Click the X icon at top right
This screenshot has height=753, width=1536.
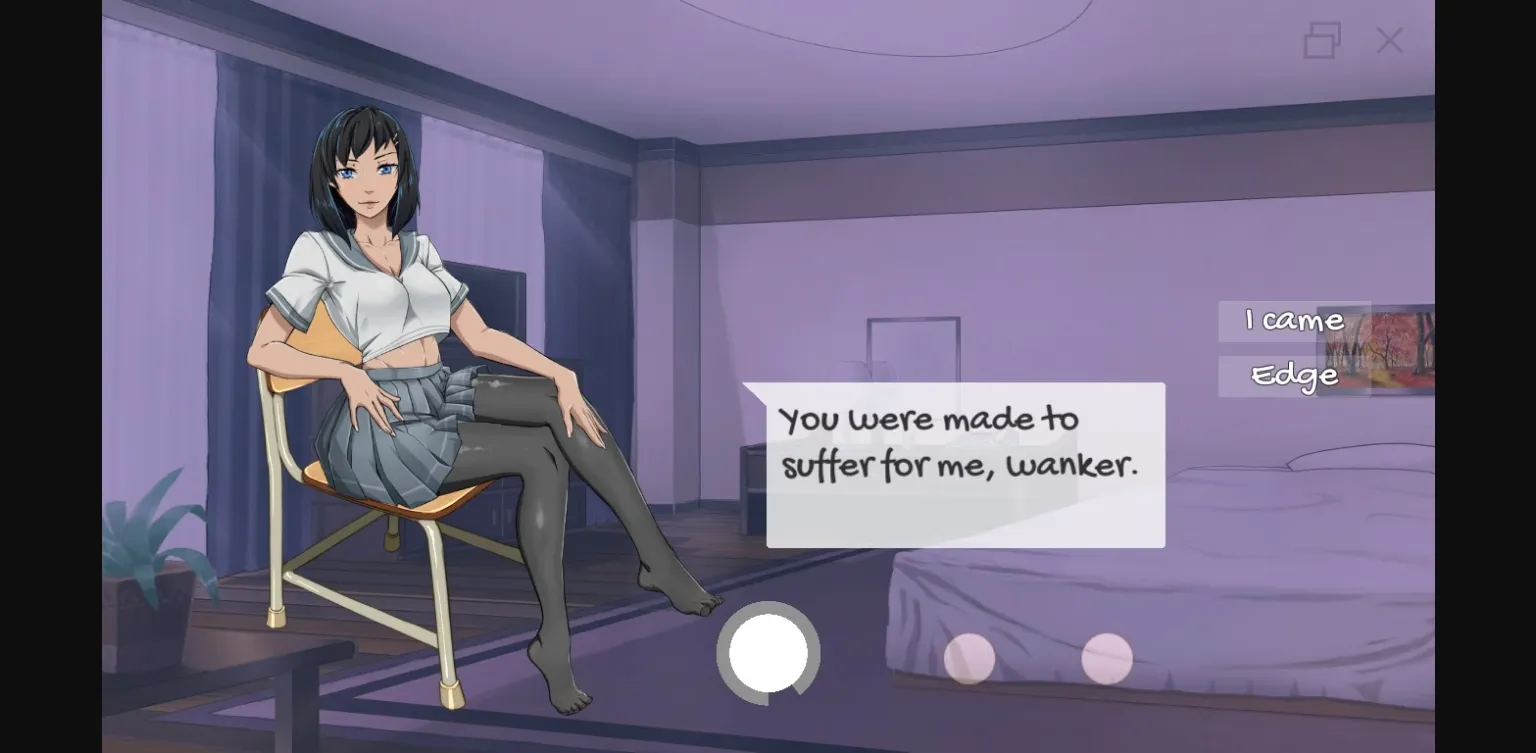[x=1389, y=40]
